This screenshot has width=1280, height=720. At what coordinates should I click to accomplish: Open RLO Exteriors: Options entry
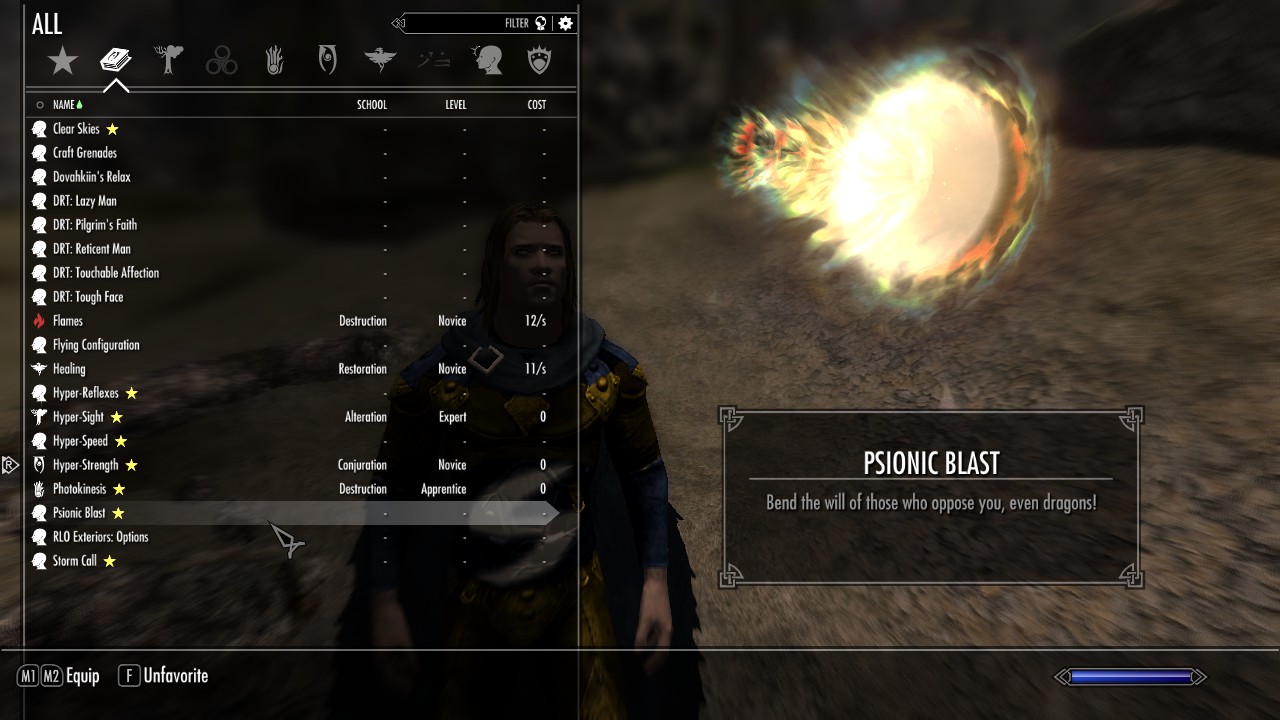tap(100, 537)
